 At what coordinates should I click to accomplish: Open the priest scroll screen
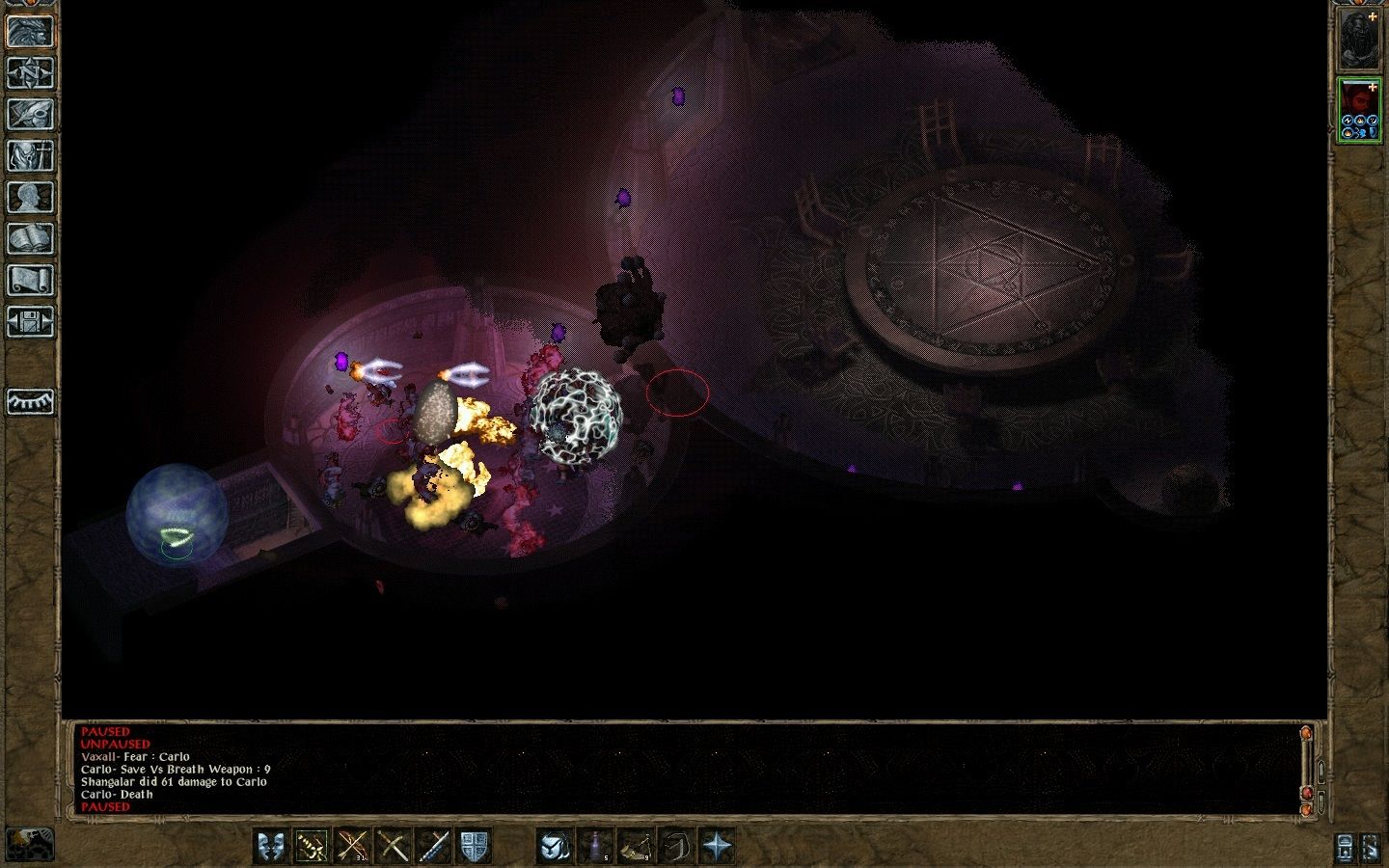click(x=30, y=280)
